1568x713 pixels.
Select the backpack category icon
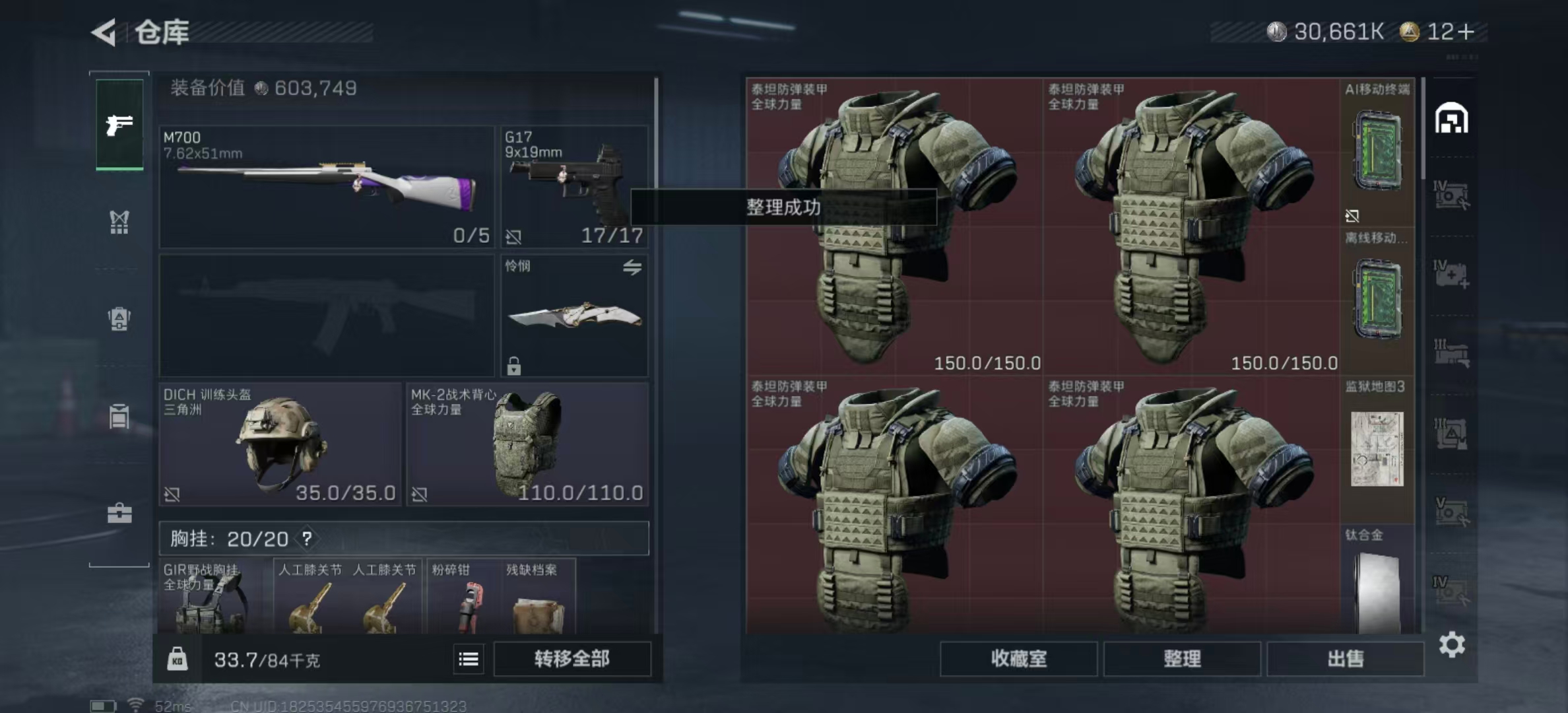click(x=119, y=320)
